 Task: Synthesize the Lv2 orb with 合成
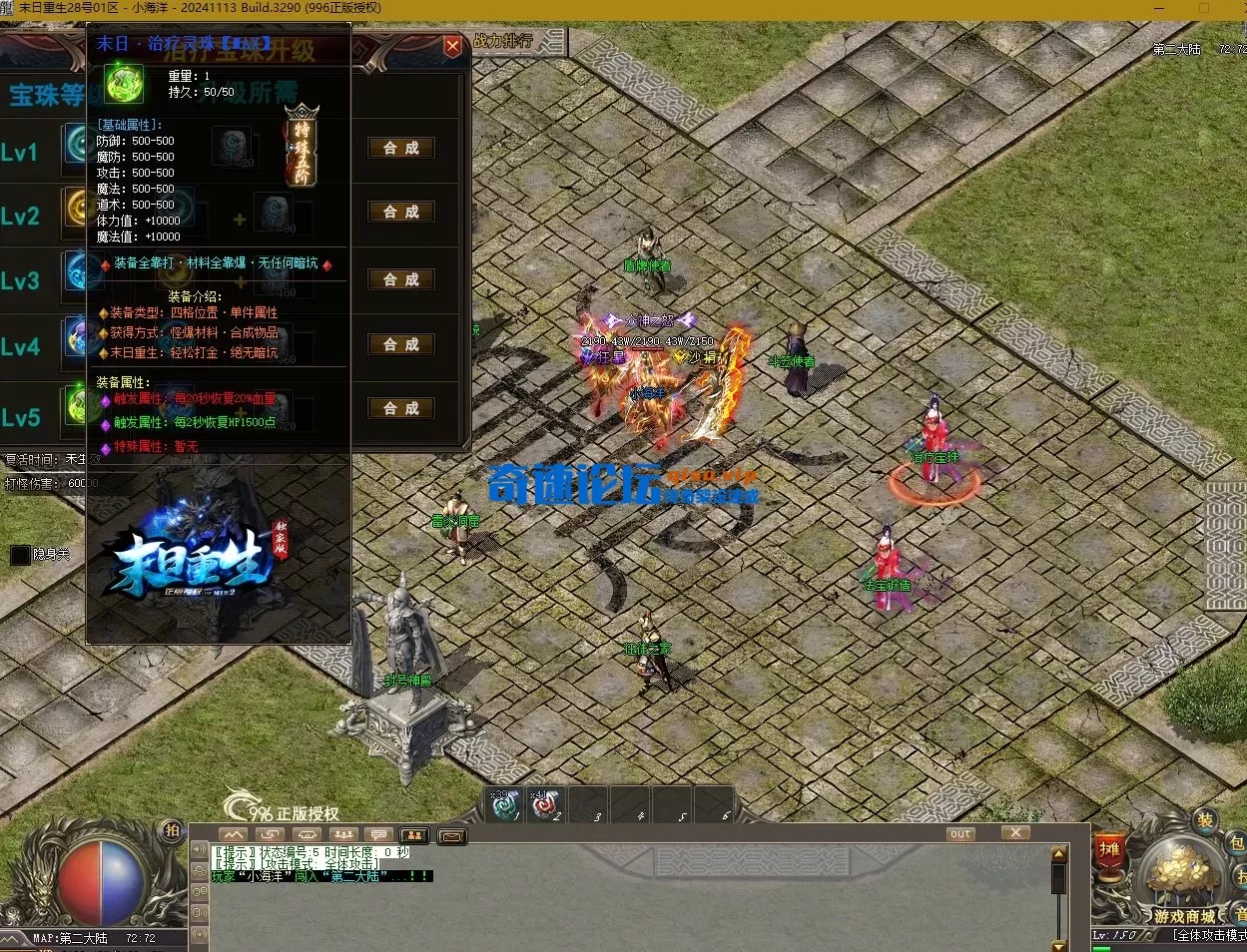(x=401, y=212)
